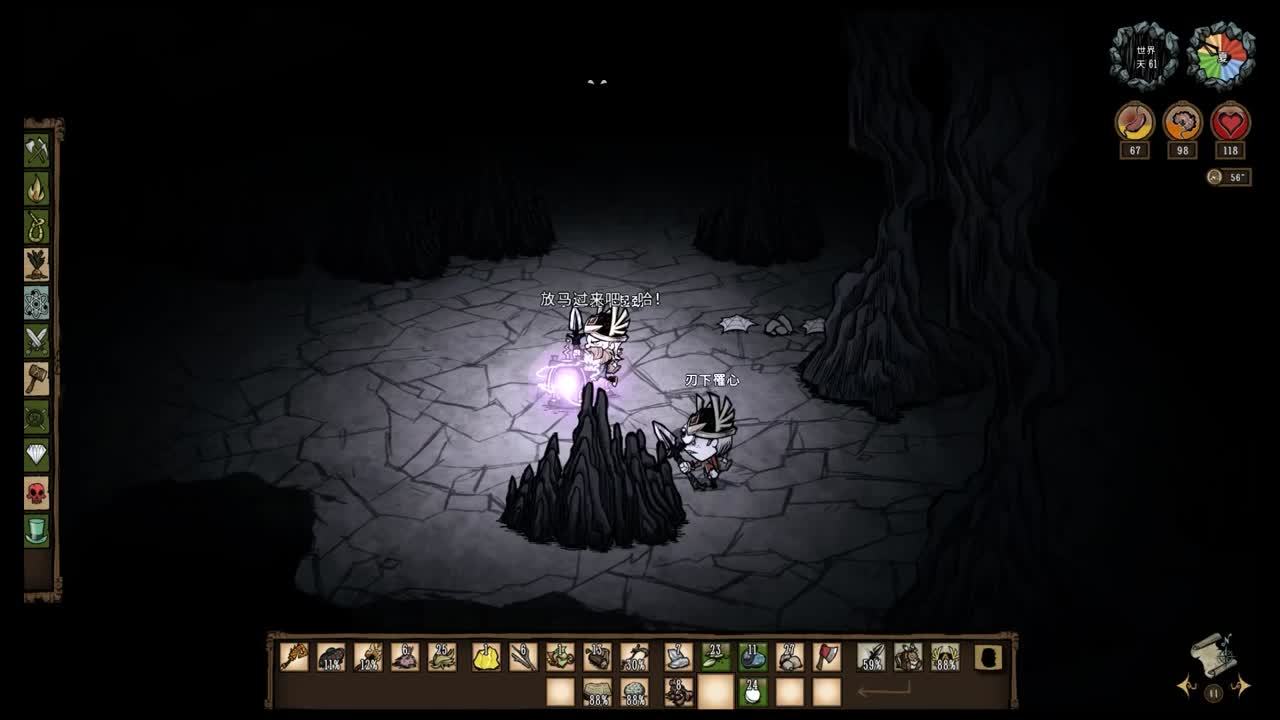The width and height of the screenshot is (1280, 720).
Task: Select the rocks stack of 27
Action: [x=790, y=657]
